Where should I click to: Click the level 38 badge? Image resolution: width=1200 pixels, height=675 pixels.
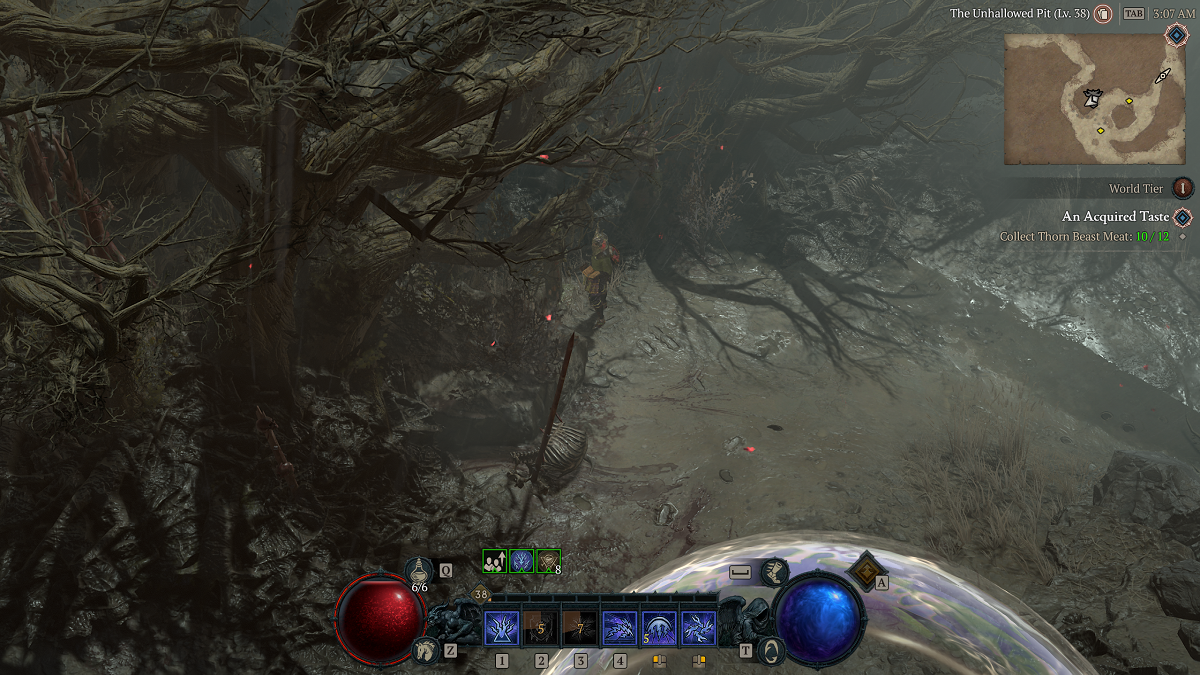coord(482,595)
